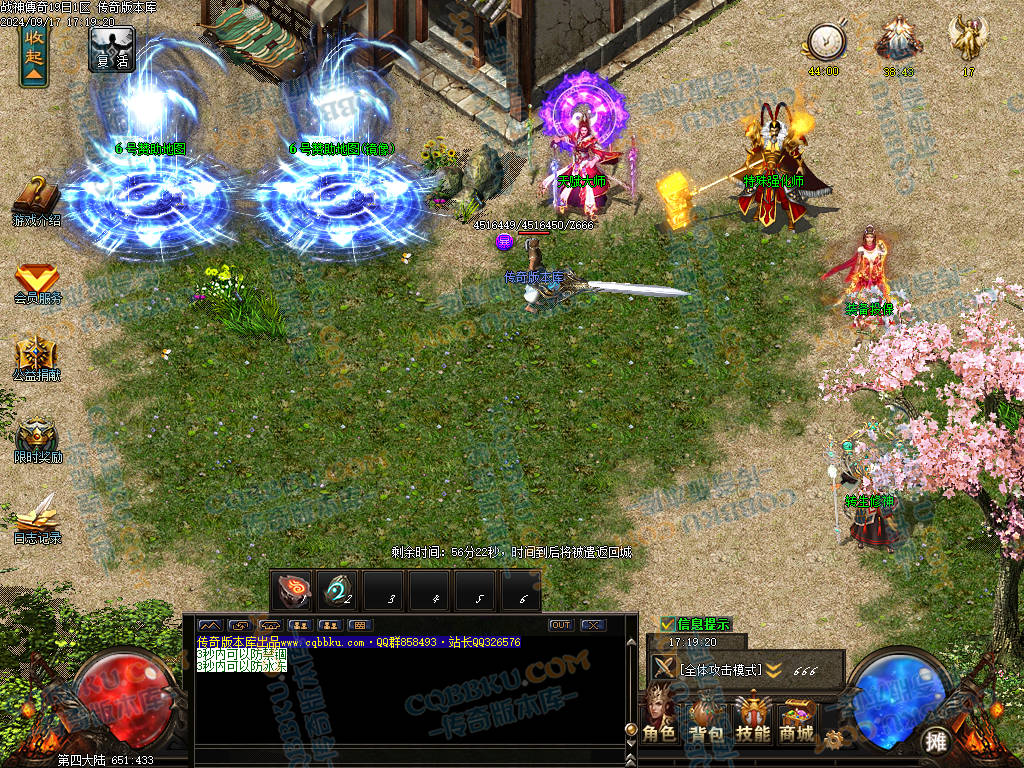
Task: Open the 摊 stall button
Action: pyautogui.click(x=935, y=741)
